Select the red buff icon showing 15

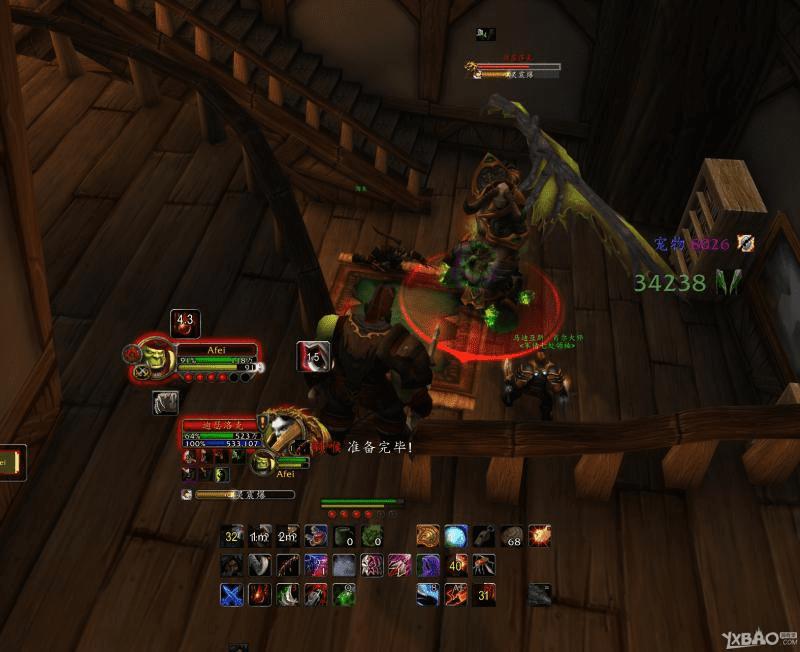[x=311, y=356]
